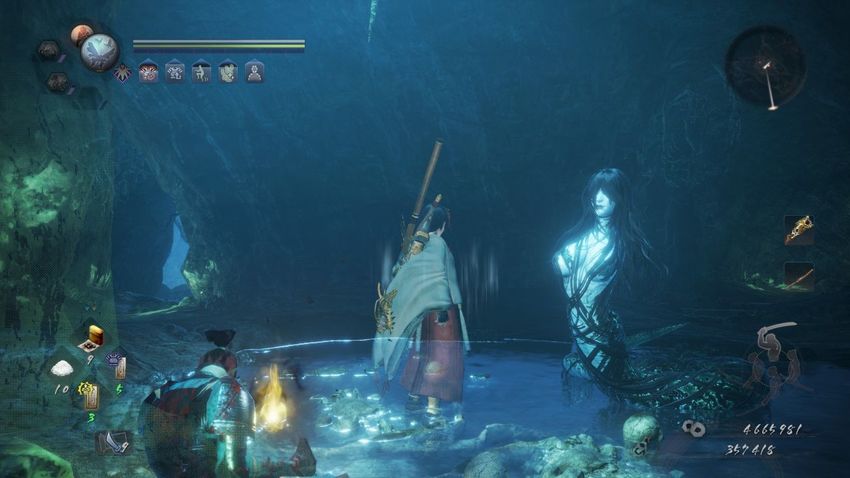
Task: Inspect the last seated-figure status buff icon
Action: [254, 72]
